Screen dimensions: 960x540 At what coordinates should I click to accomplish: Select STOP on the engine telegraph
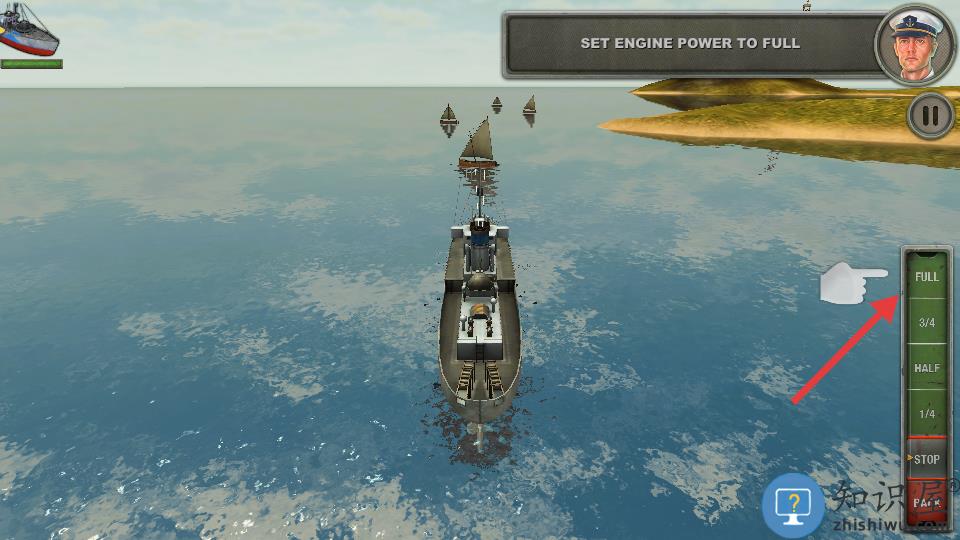(927, 459)
